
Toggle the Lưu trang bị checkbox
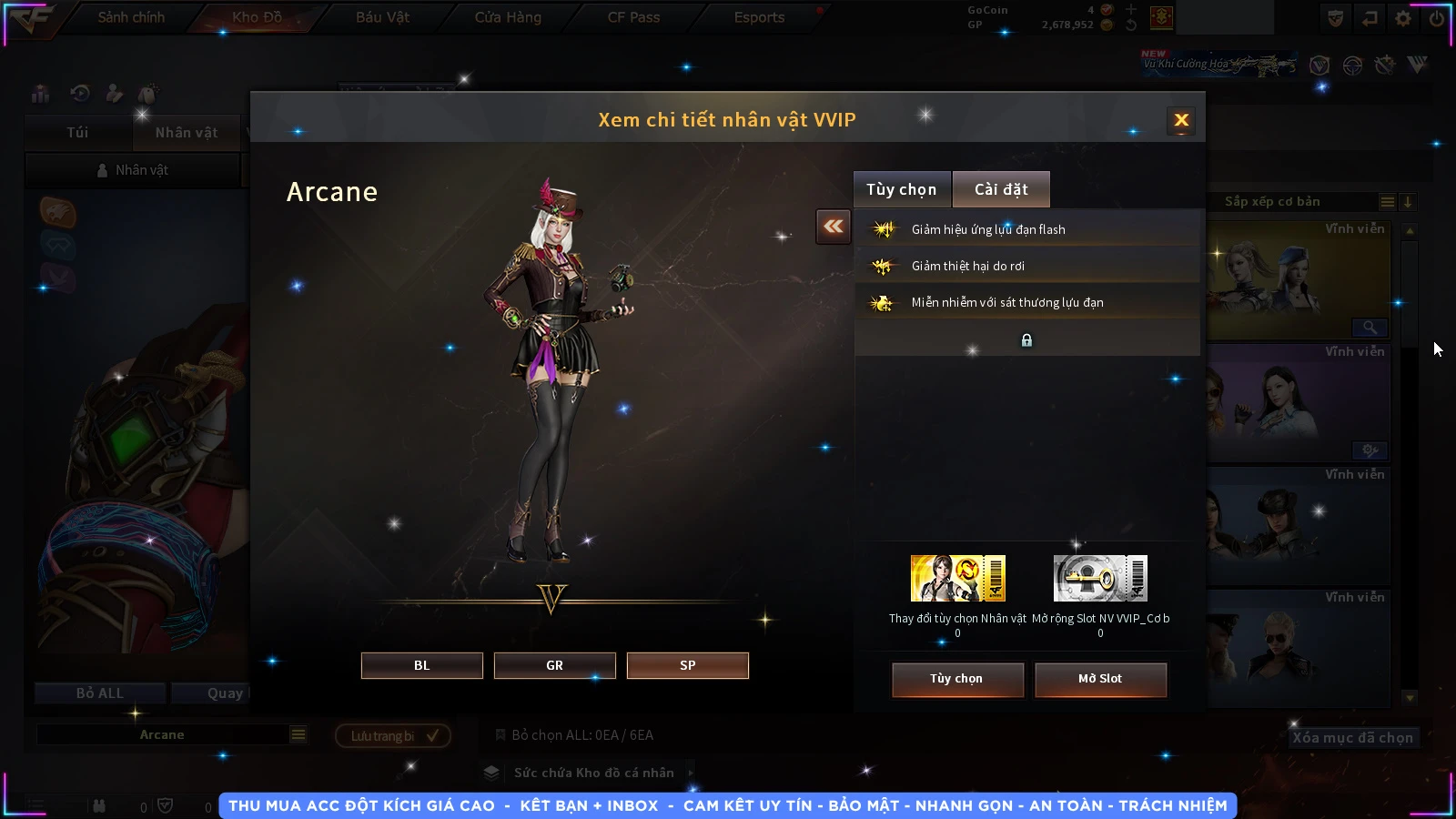coord(432,735)
